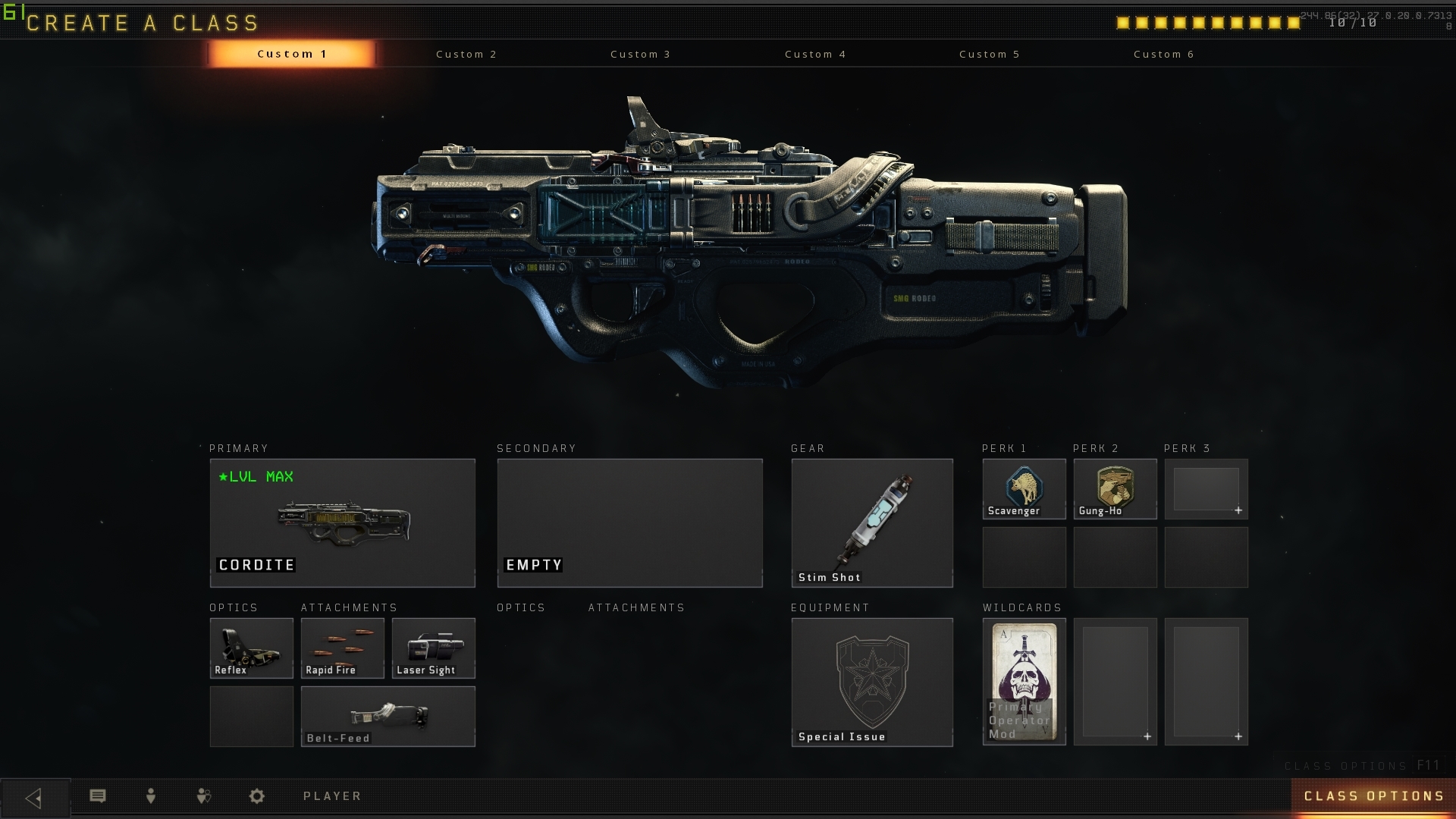1456x819 pixels.
Task: Click the Reflex optic slot
Action: [251, 648]
